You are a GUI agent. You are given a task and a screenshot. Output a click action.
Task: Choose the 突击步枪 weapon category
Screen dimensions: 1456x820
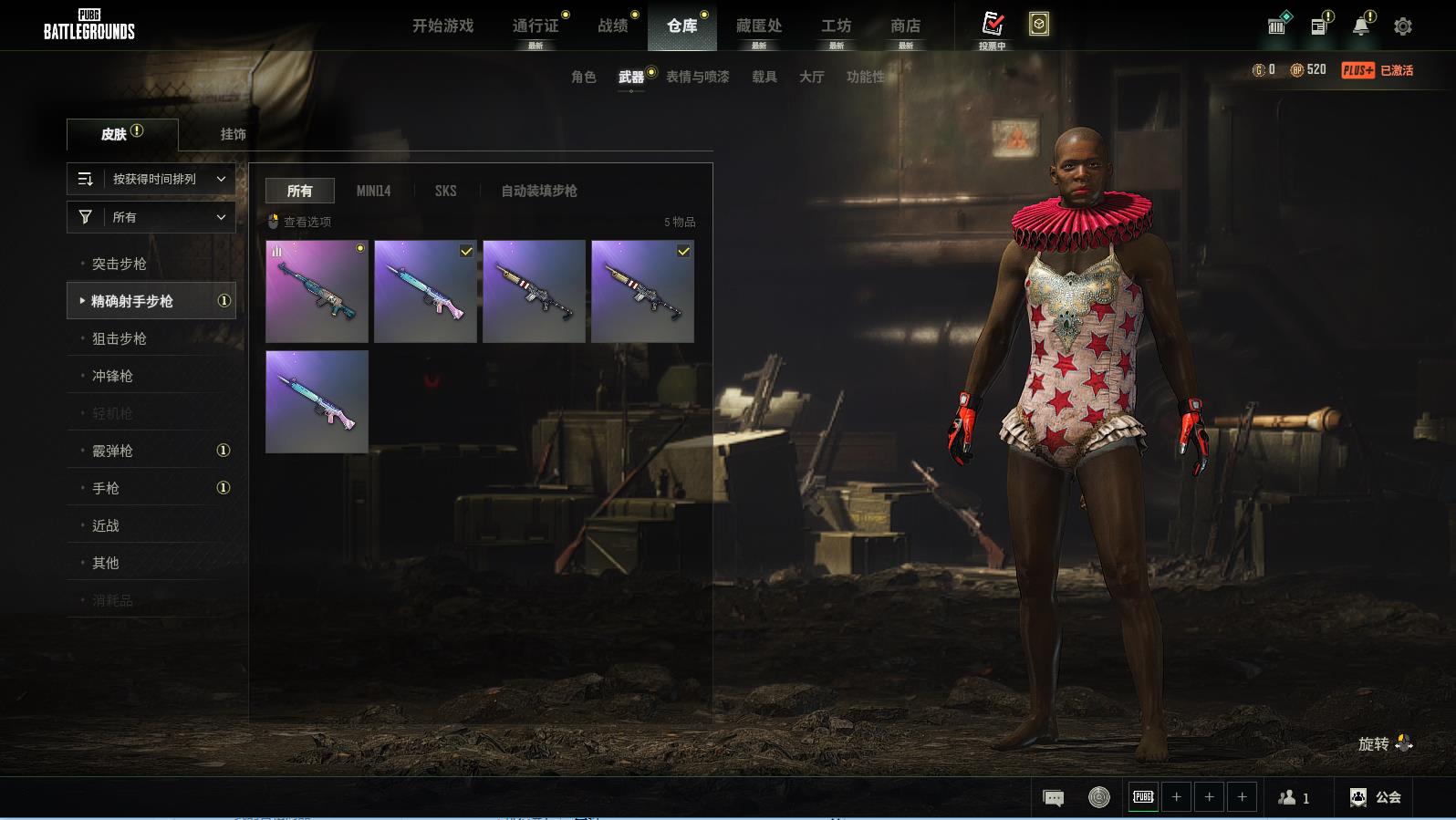(120, 264)
